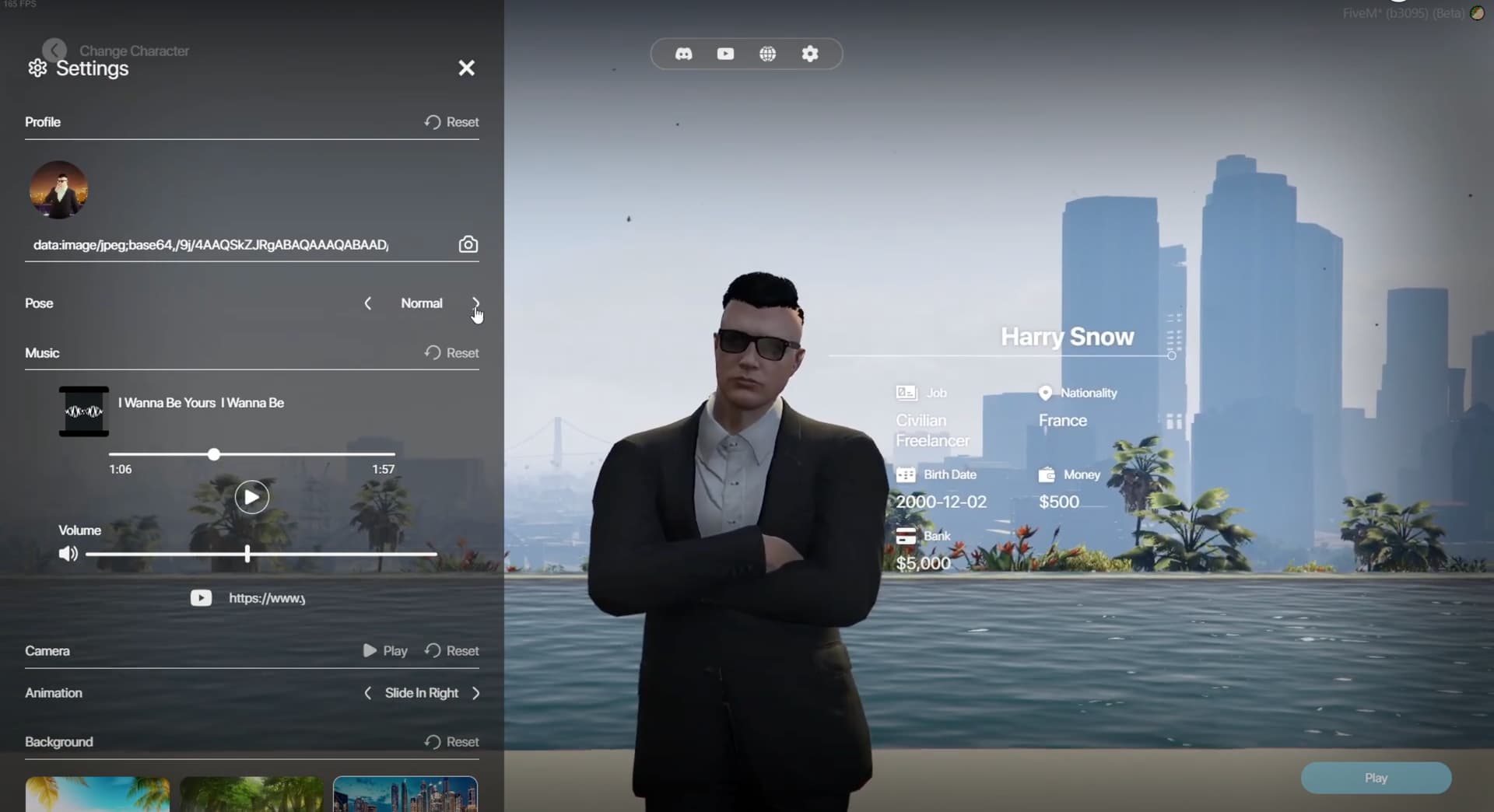Viewport: 1494px width, 812px height.
Task: Click the camera icon beside the image data field
Action: (468, 243)
